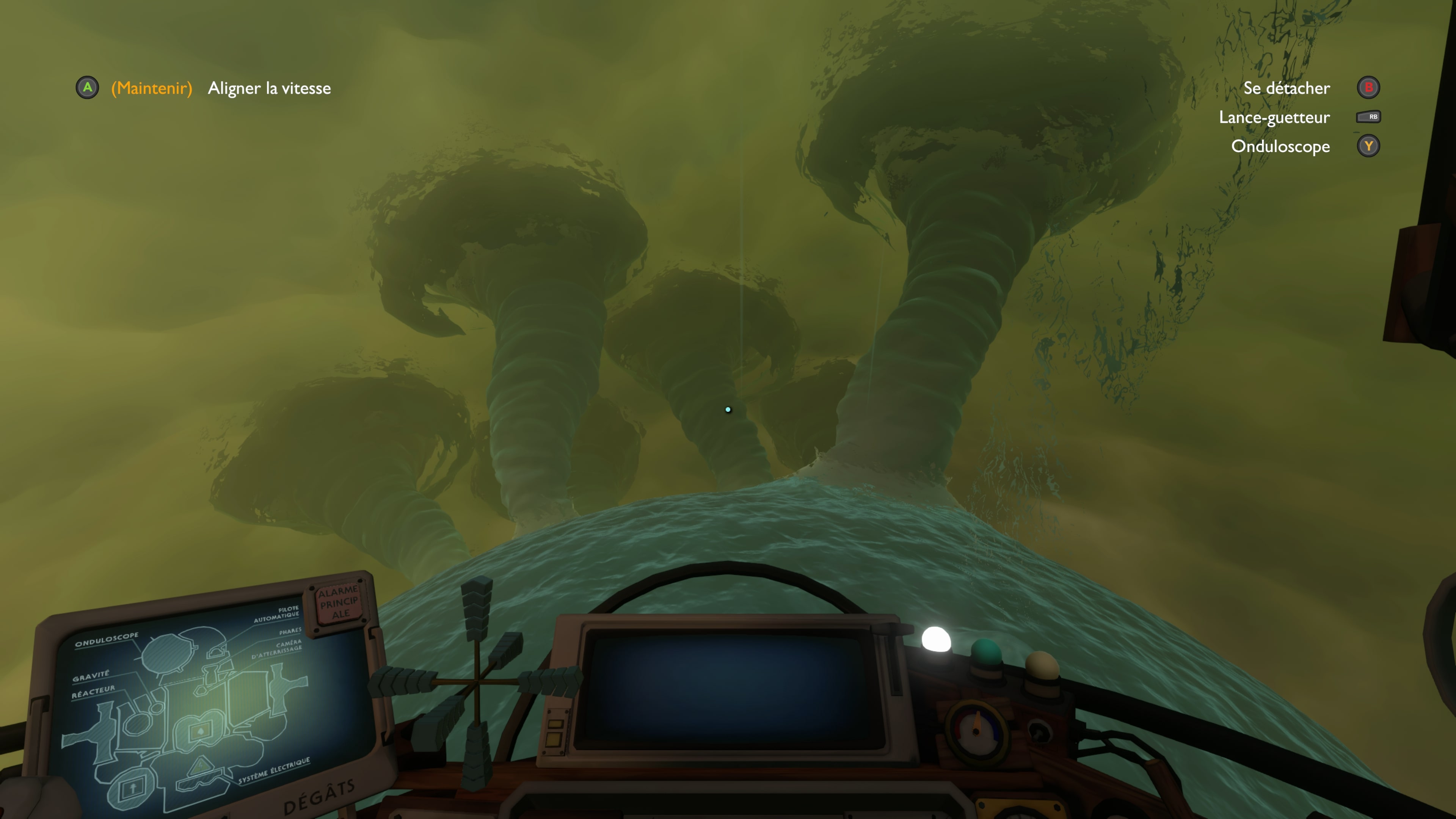Select the Aligner la vitesse text prompt

point(270,88)
